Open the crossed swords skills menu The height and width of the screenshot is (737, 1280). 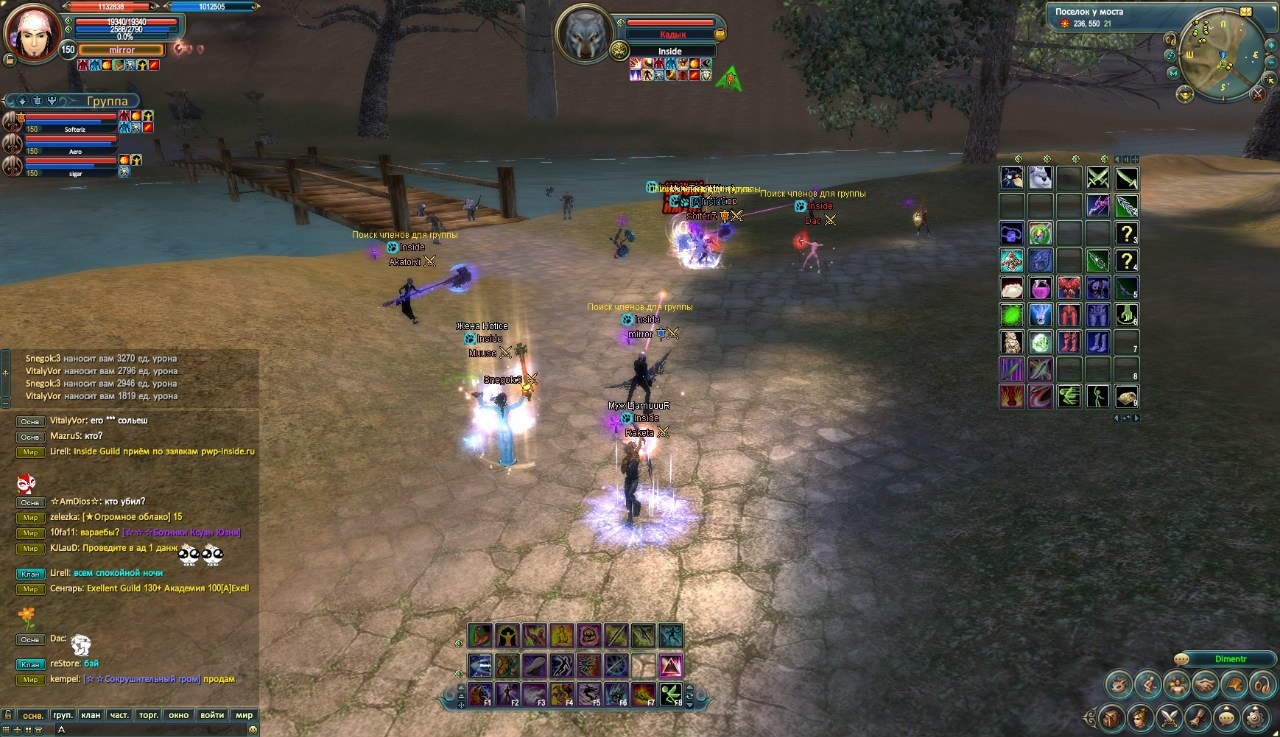click(x=1169, y=718)
